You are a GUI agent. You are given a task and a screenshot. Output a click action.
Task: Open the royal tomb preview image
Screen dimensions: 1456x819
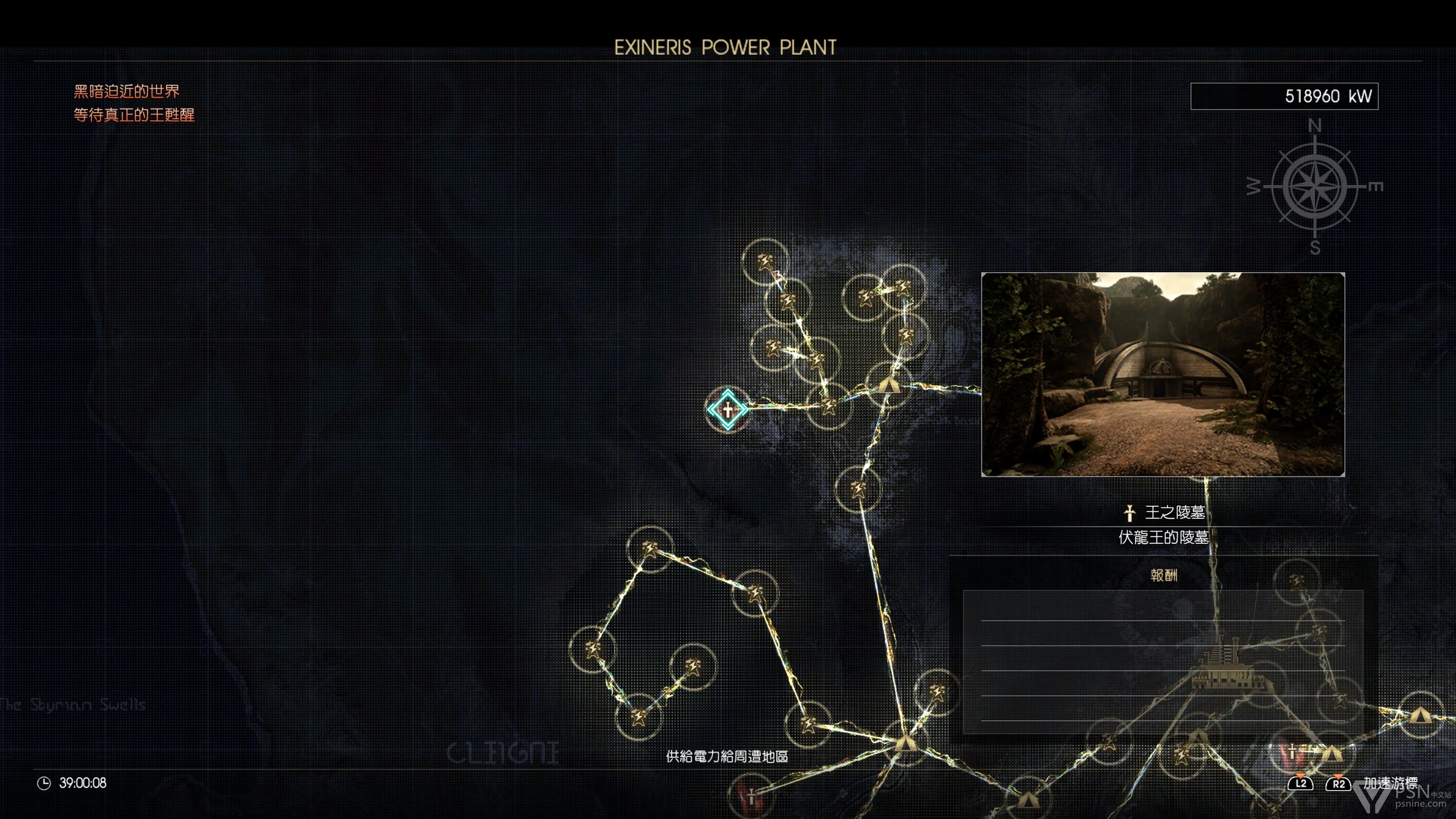1163,374
